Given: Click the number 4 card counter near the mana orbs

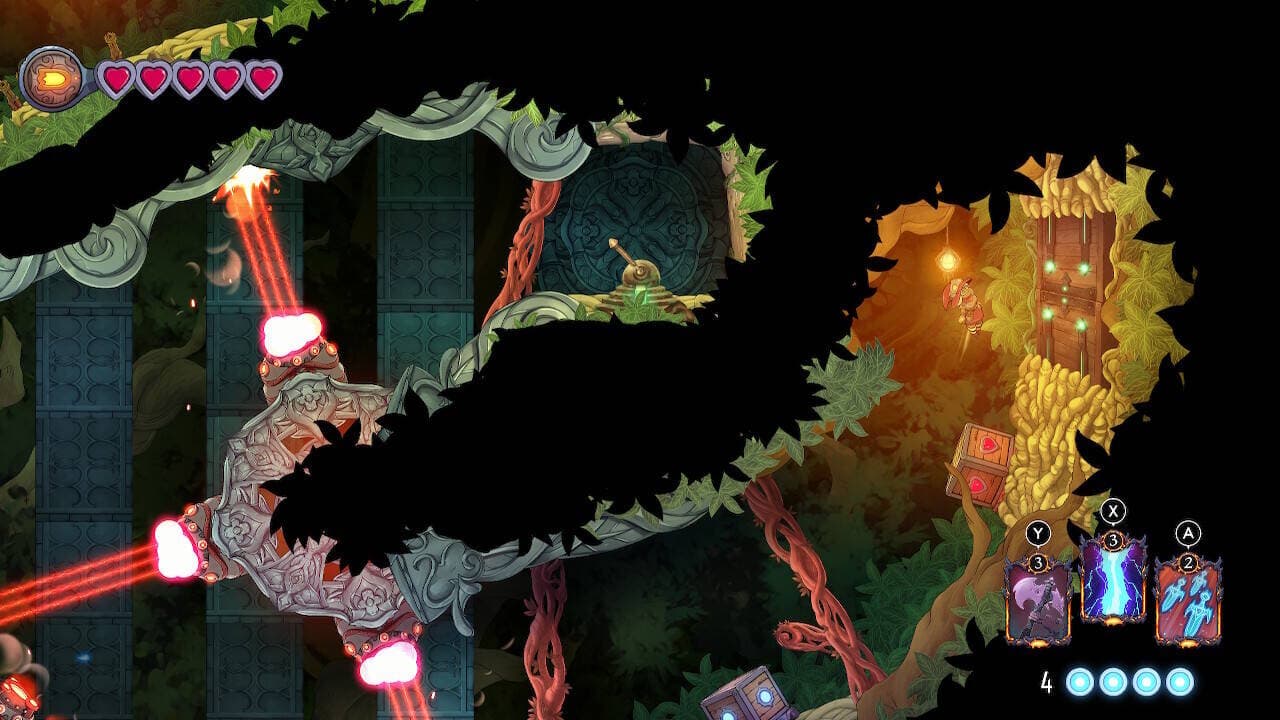Looking at the screenshot, I should [1046, 680].
